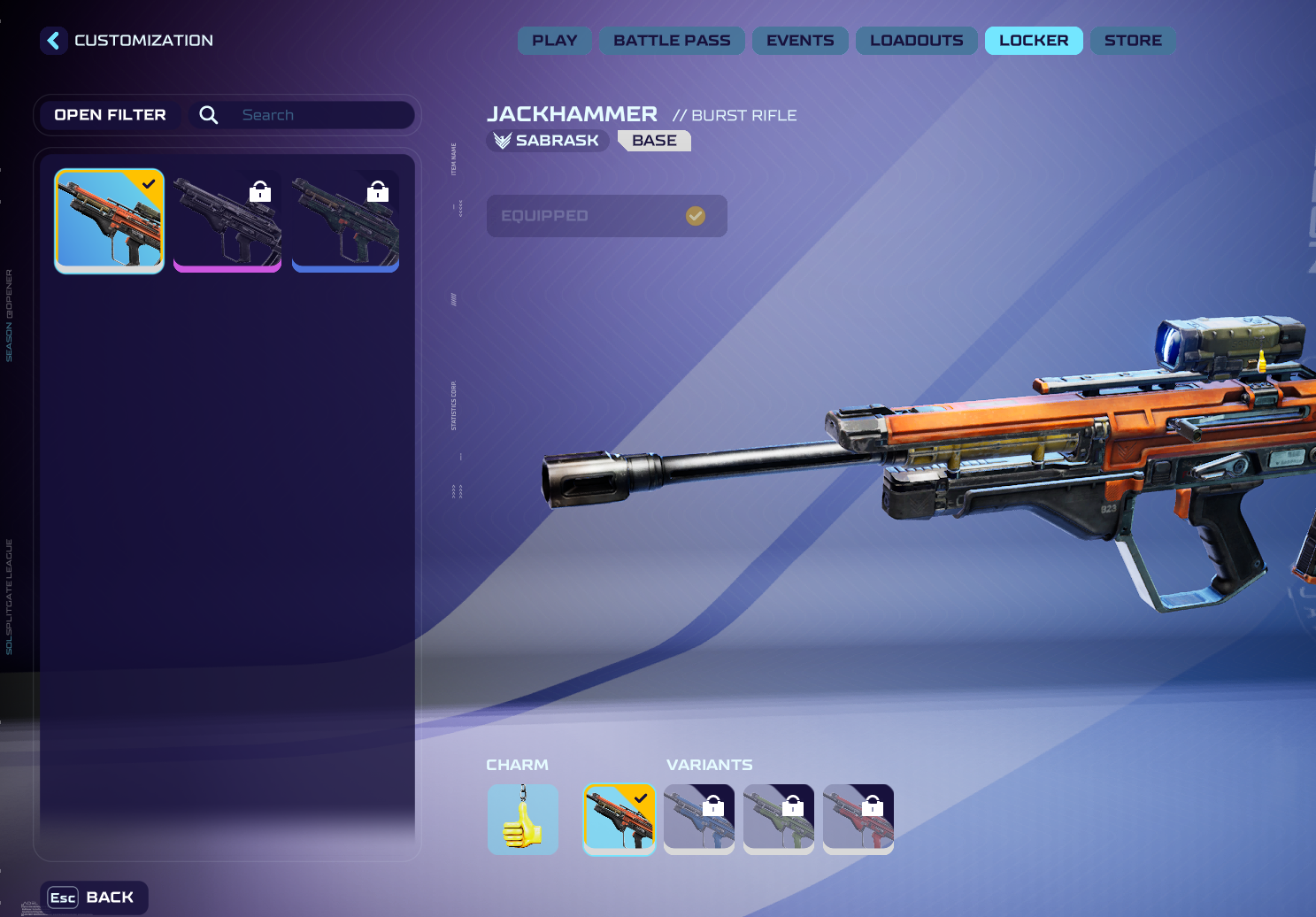Image resolution: width=1316 pixels, height=917 pixels.
Task: Show the Events tab
Action: pos(800,41)
